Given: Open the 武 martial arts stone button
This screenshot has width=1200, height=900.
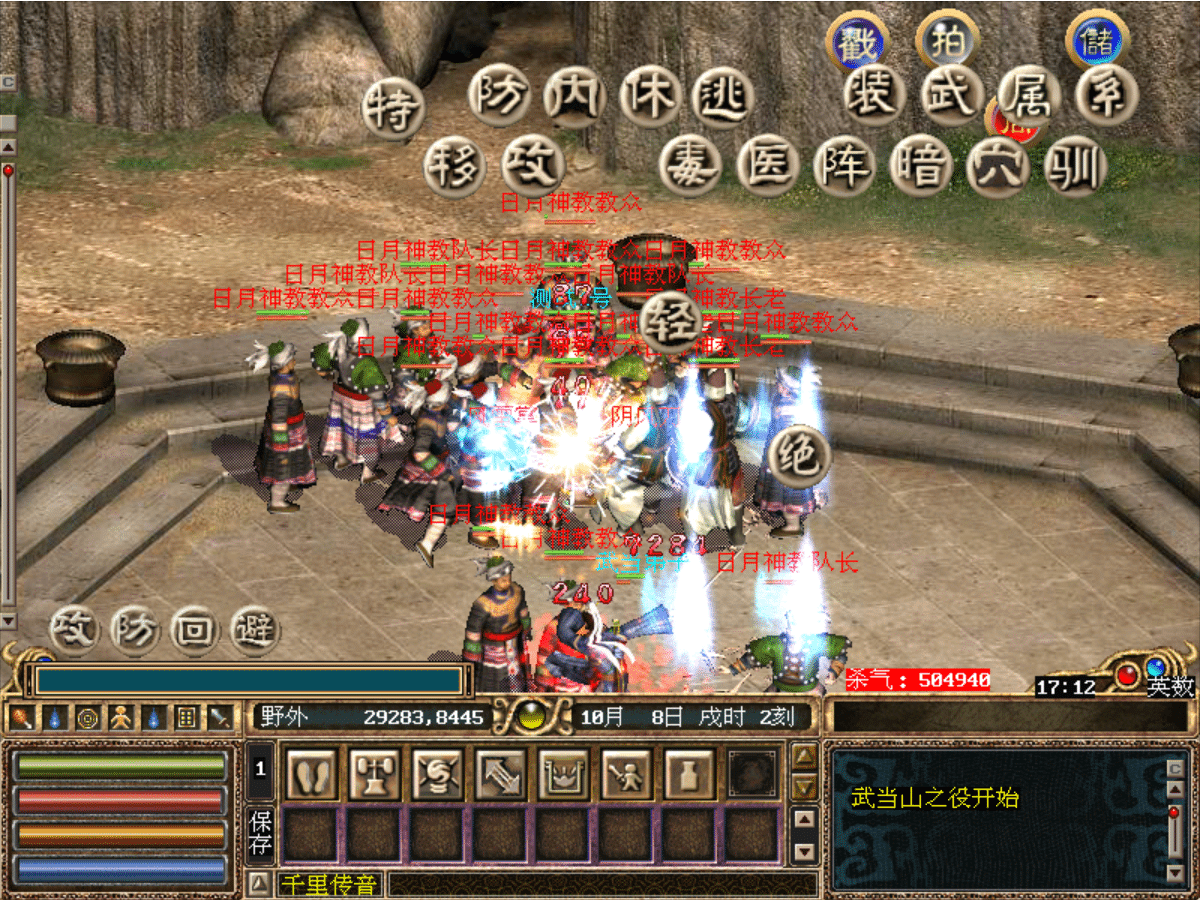Looking at the screenshot, I should [951, 95].
